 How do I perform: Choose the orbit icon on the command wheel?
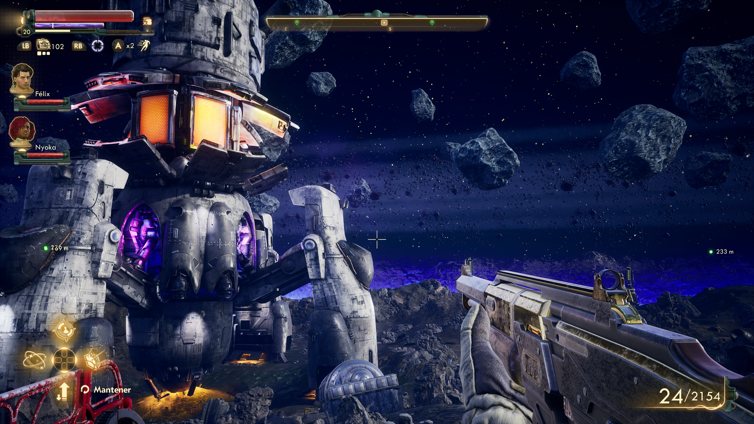tap(34, 358)
